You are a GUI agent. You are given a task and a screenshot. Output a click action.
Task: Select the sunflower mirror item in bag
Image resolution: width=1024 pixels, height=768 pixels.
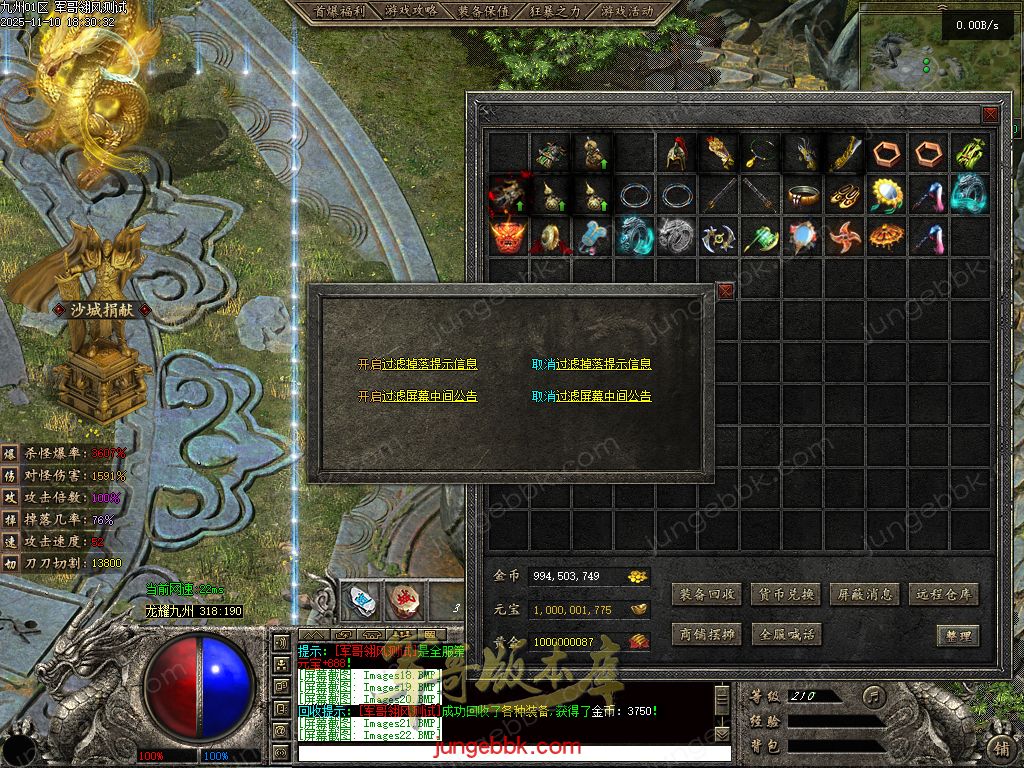pos(886,194)
